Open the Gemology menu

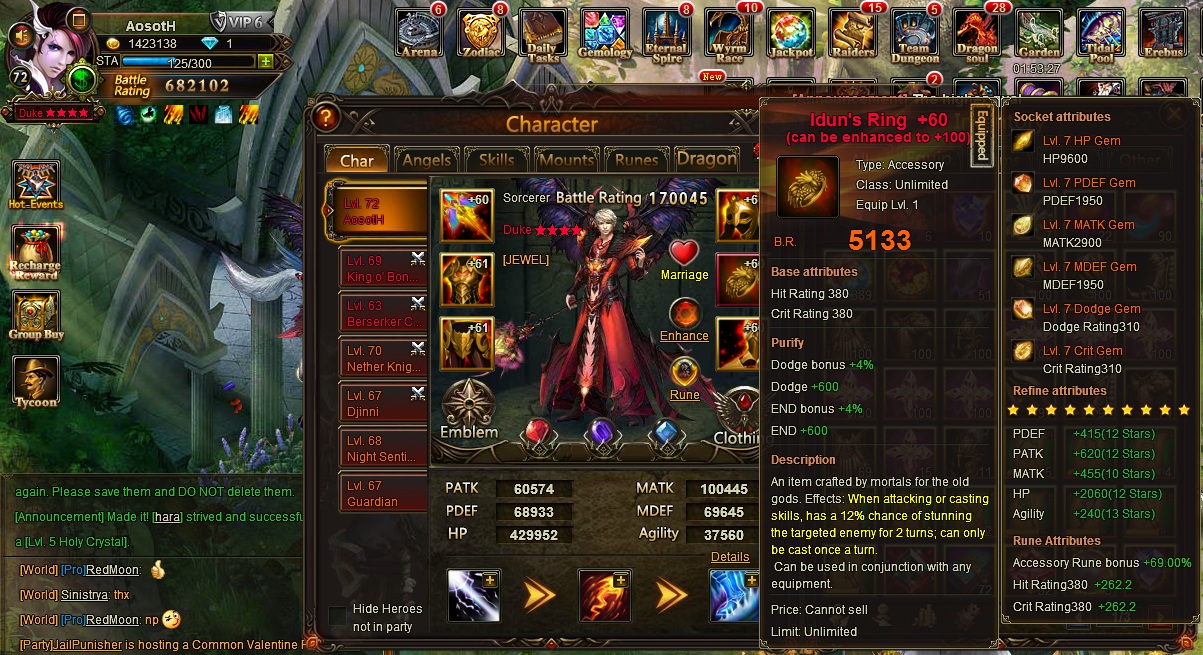[605, 36]
